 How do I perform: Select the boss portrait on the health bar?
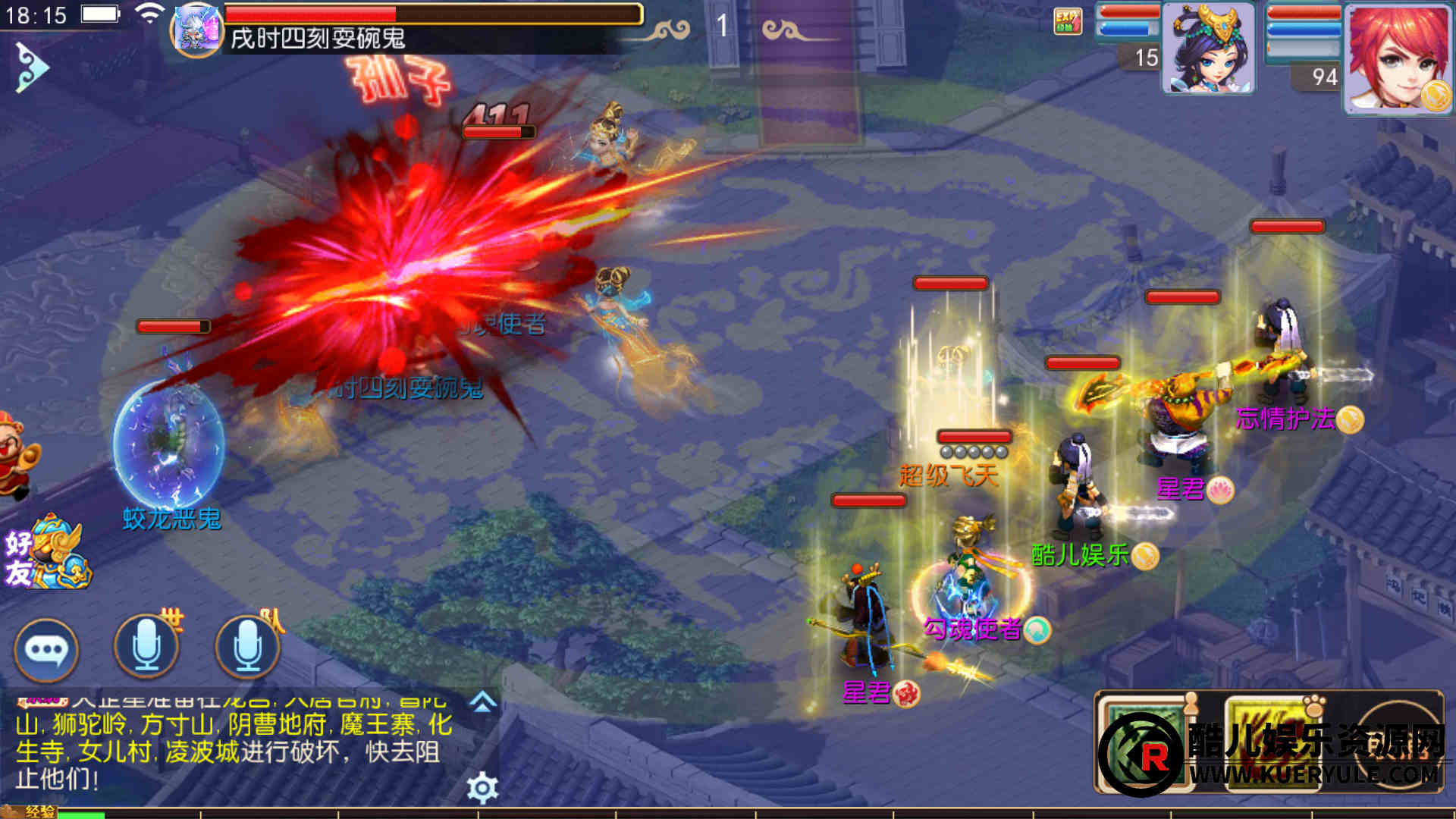coord(197,30)
